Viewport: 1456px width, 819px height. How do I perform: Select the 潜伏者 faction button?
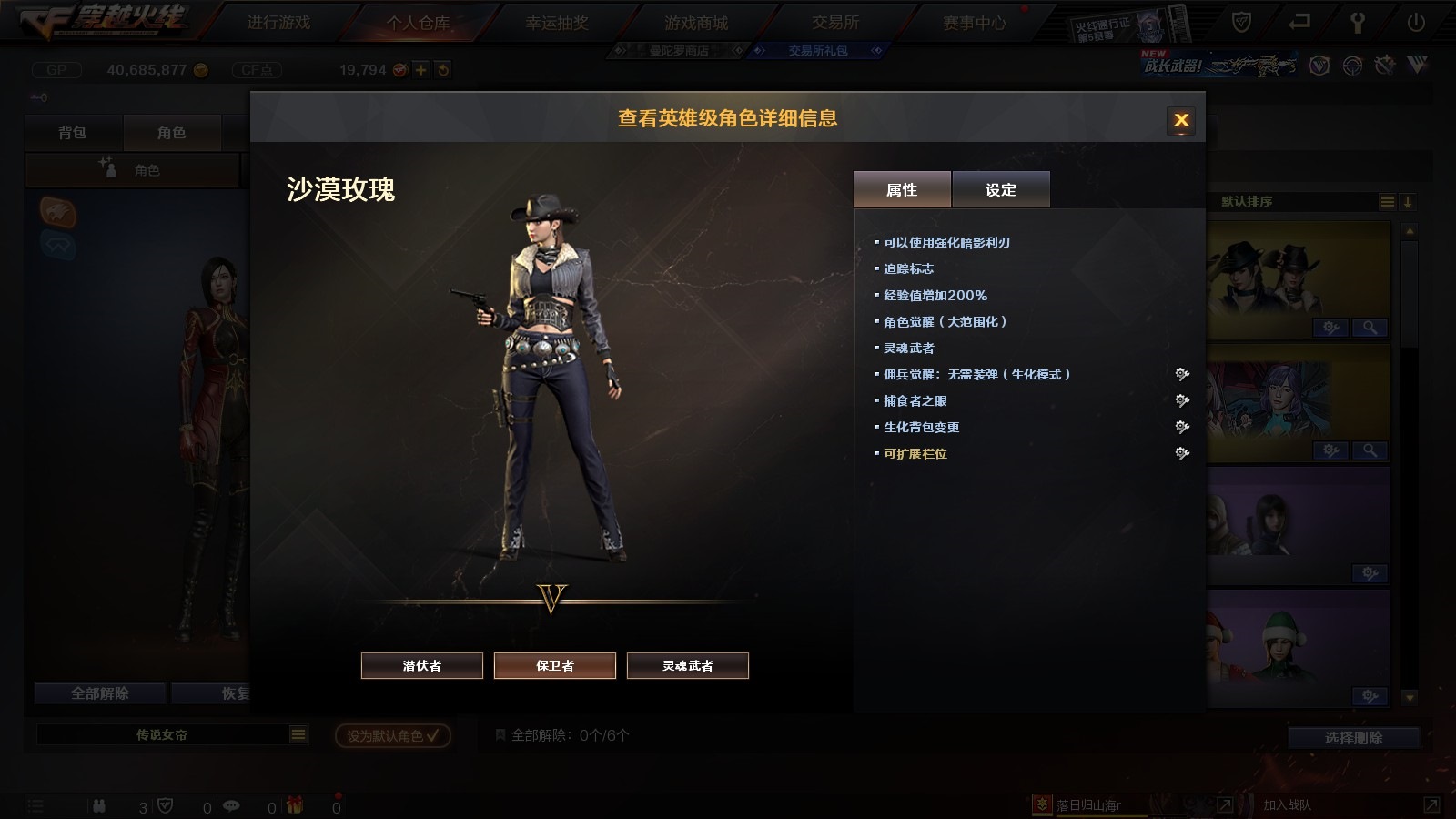pos(422,665)
